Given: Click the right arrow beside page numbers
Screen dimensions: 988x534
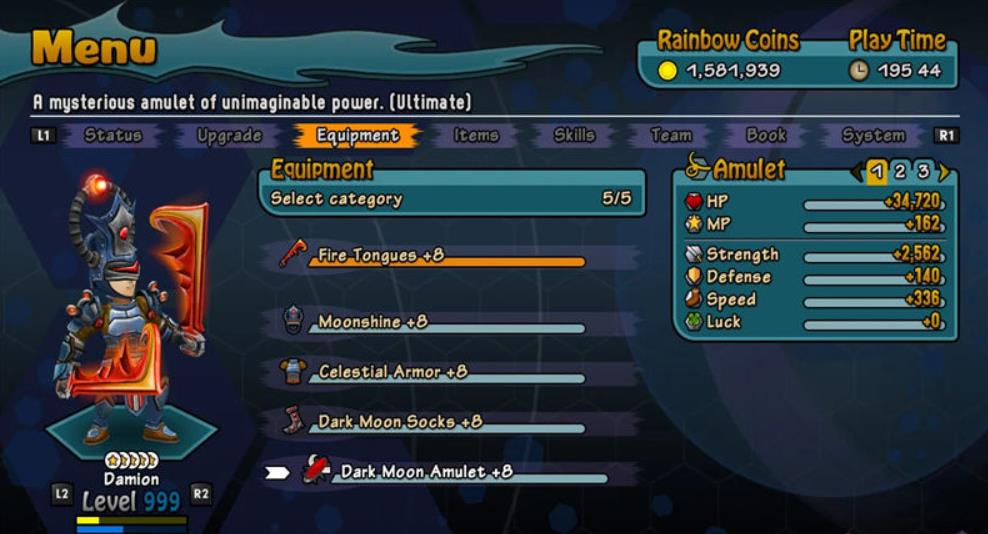Looking at the screenshot, I should (x=943, y=171).
